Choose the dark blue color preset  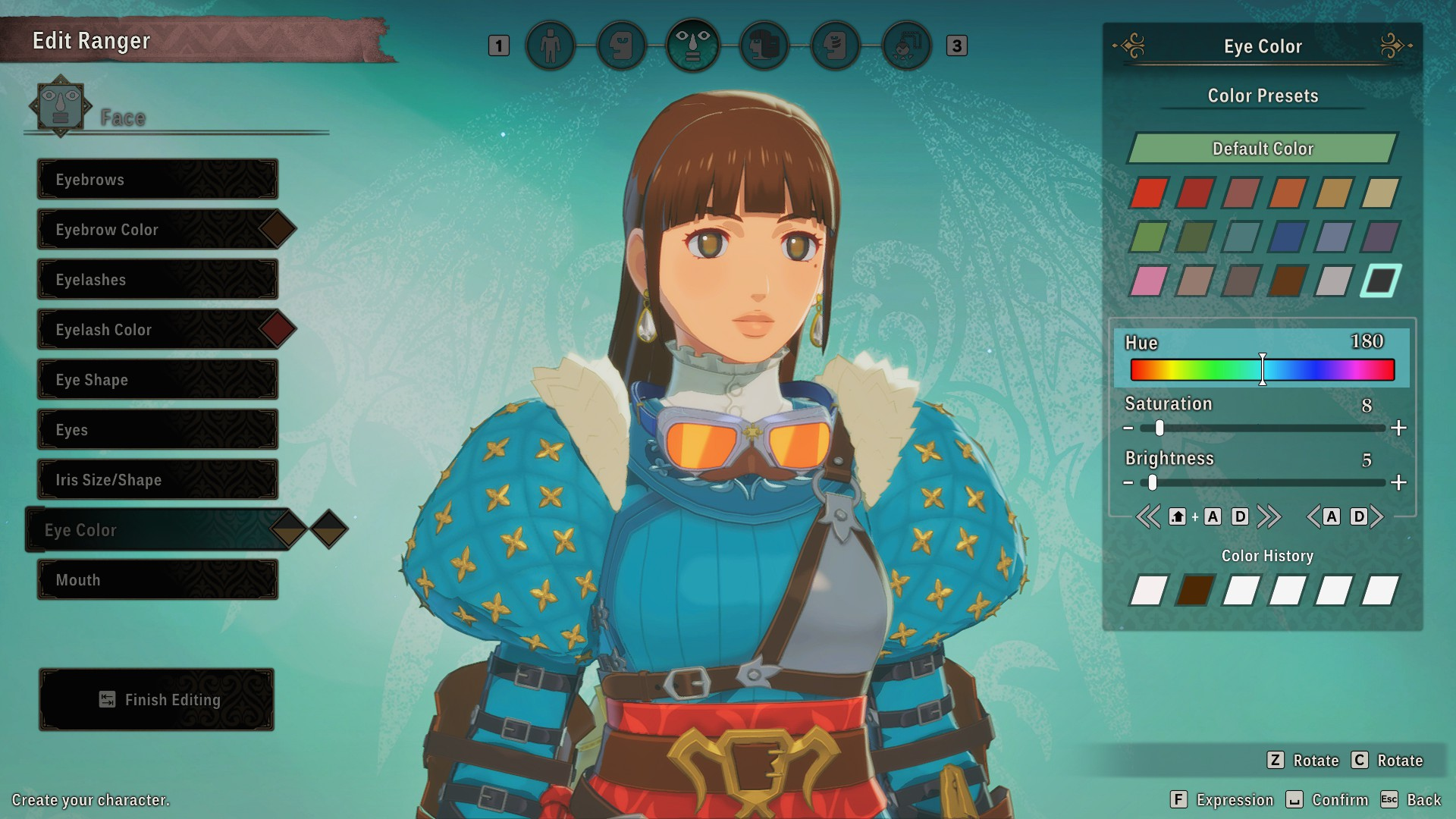1287,237
